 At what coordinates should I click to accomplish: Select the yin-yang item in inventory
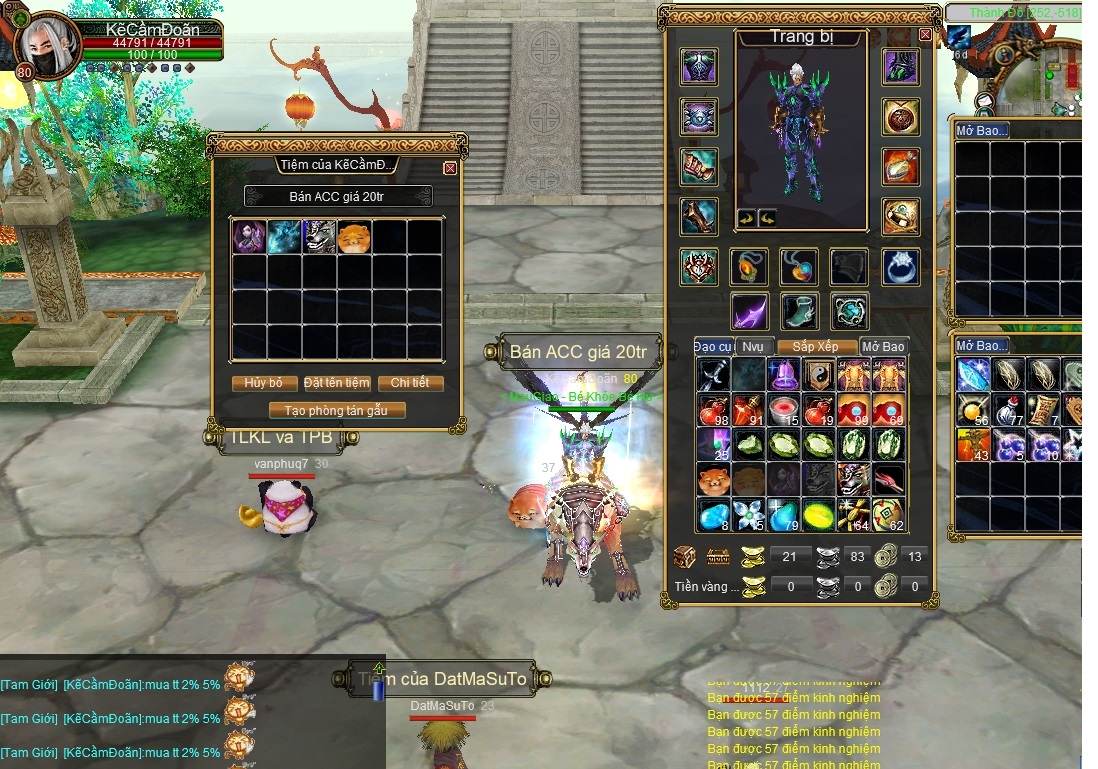pyautogui.click(x=820, y=375)
